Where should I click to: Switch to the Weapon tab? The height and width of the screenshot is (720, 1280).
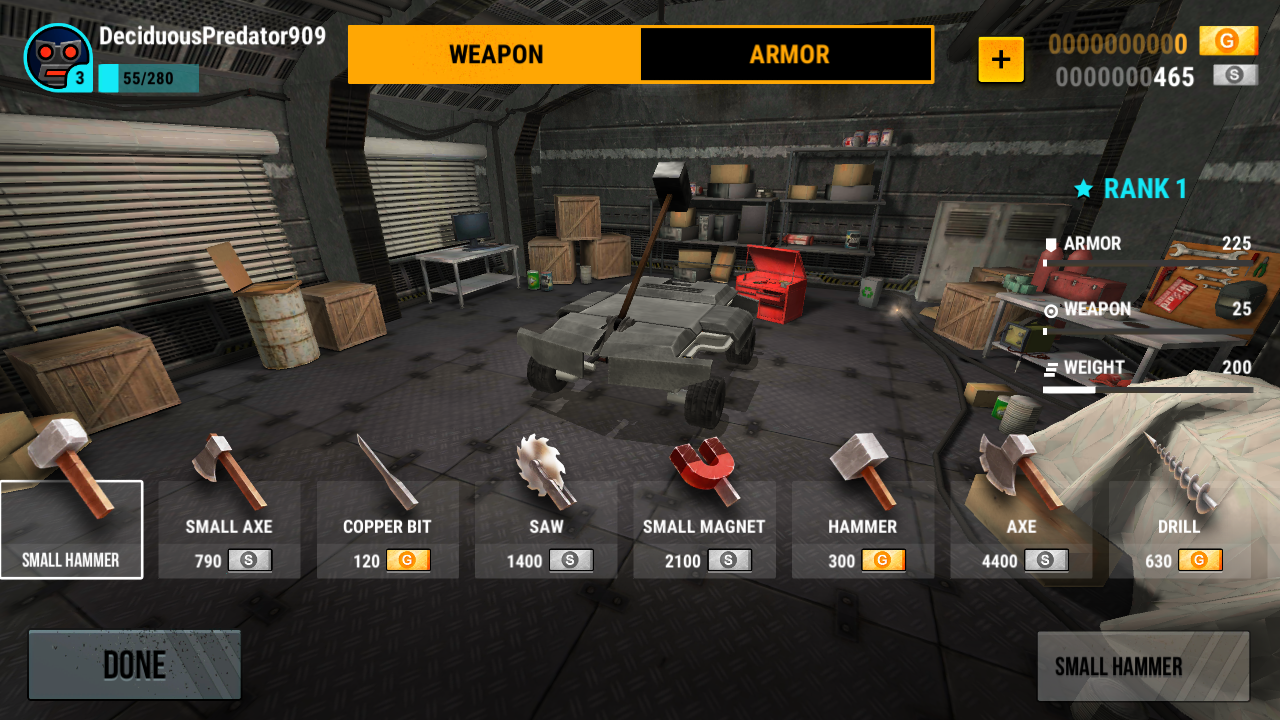coord(495,54)
